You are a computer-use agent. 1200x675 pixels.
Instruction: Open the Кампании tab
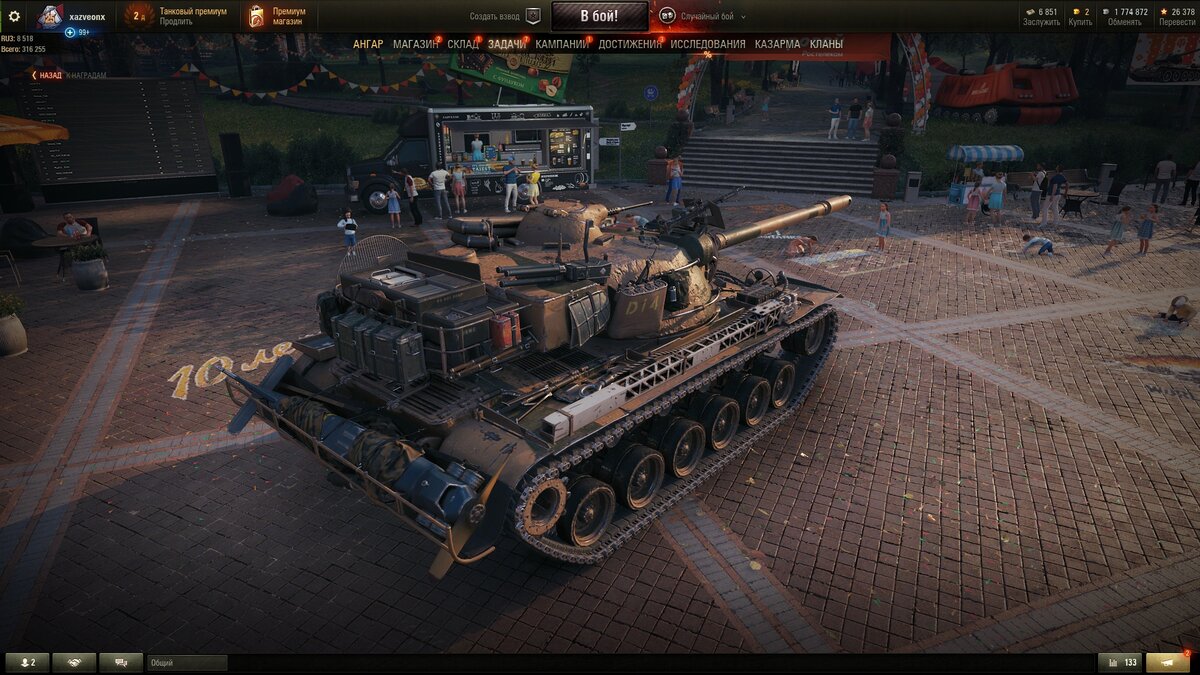pos(561,44)
